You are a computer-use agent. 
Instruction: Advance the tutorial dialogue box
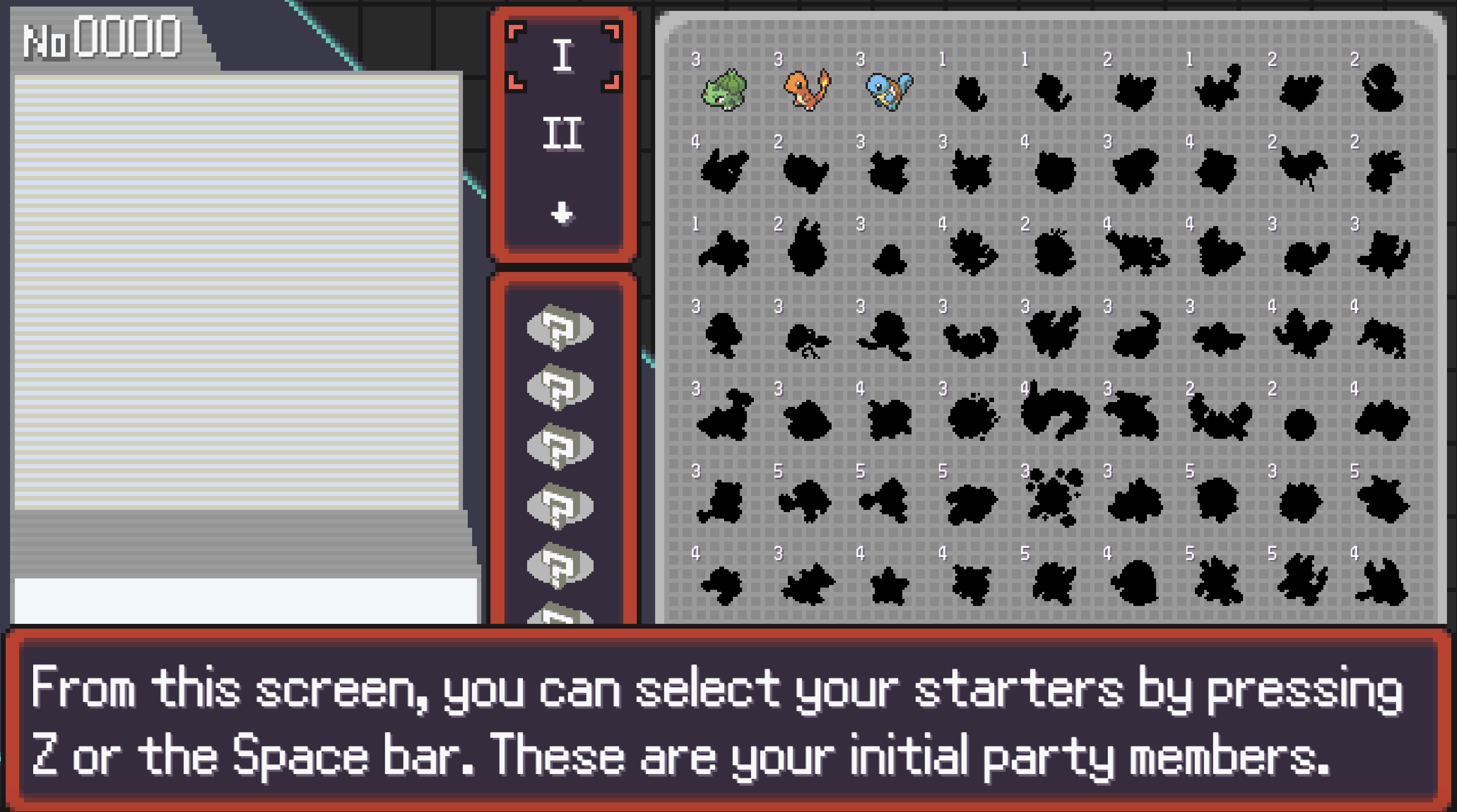pyautogui.click(x=728, y=719)
